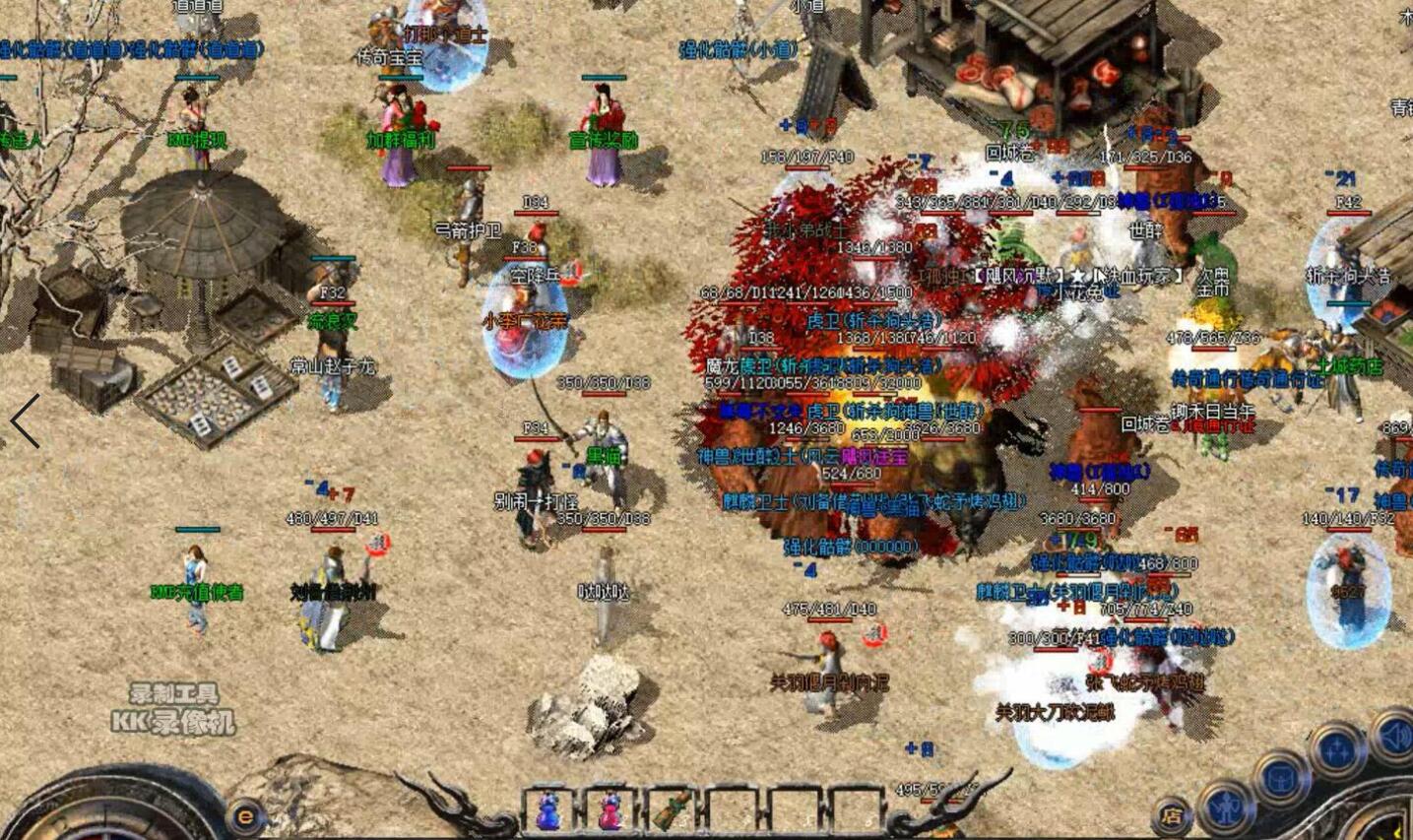Select the green scroll hotbar slot
This screenshot has width=1413, height=840.
point(672,811)
